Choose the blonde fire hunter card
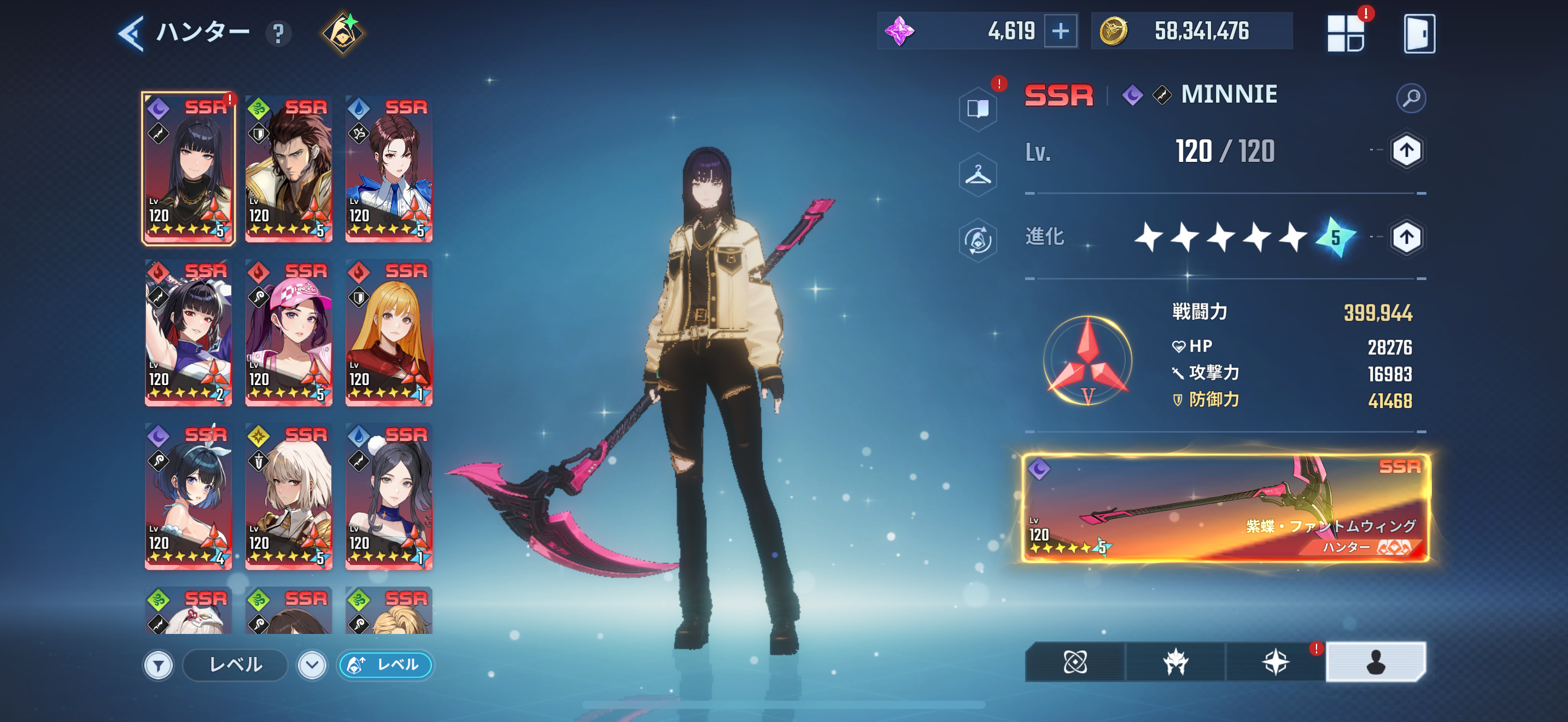1568x722 pixels. [x=389, y=333]
